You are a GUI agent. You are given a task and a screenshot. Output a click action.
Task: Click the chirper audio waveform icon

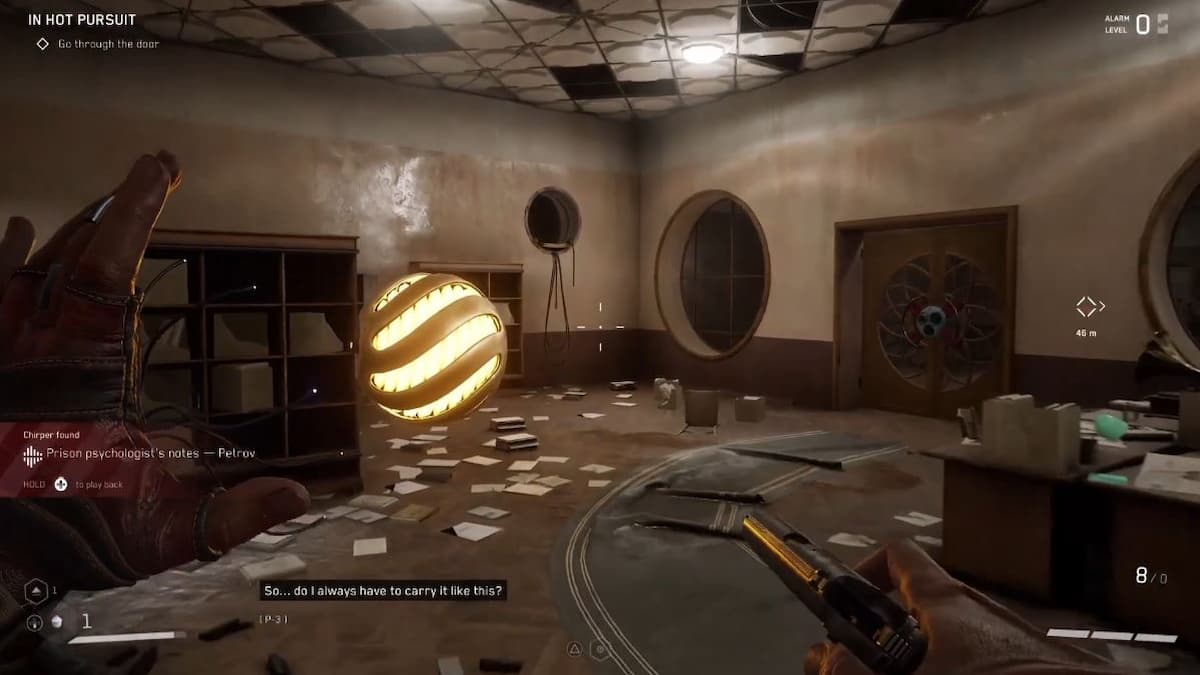tap(33, 454)
